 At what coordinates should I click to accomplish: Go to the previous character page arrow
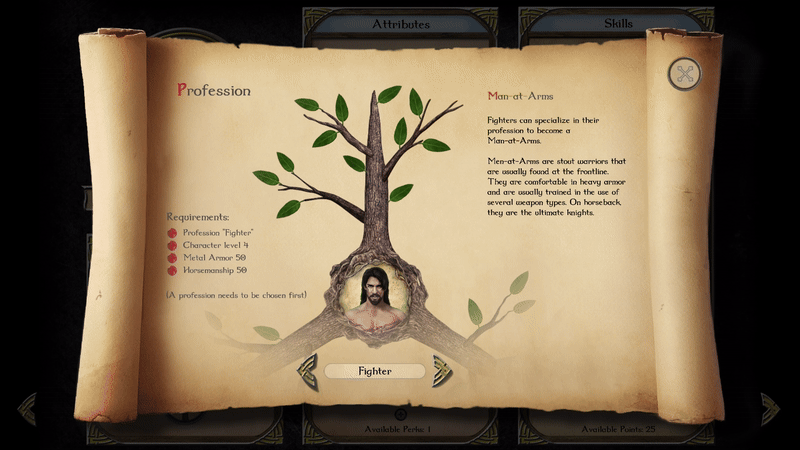(x=27, y=408)
